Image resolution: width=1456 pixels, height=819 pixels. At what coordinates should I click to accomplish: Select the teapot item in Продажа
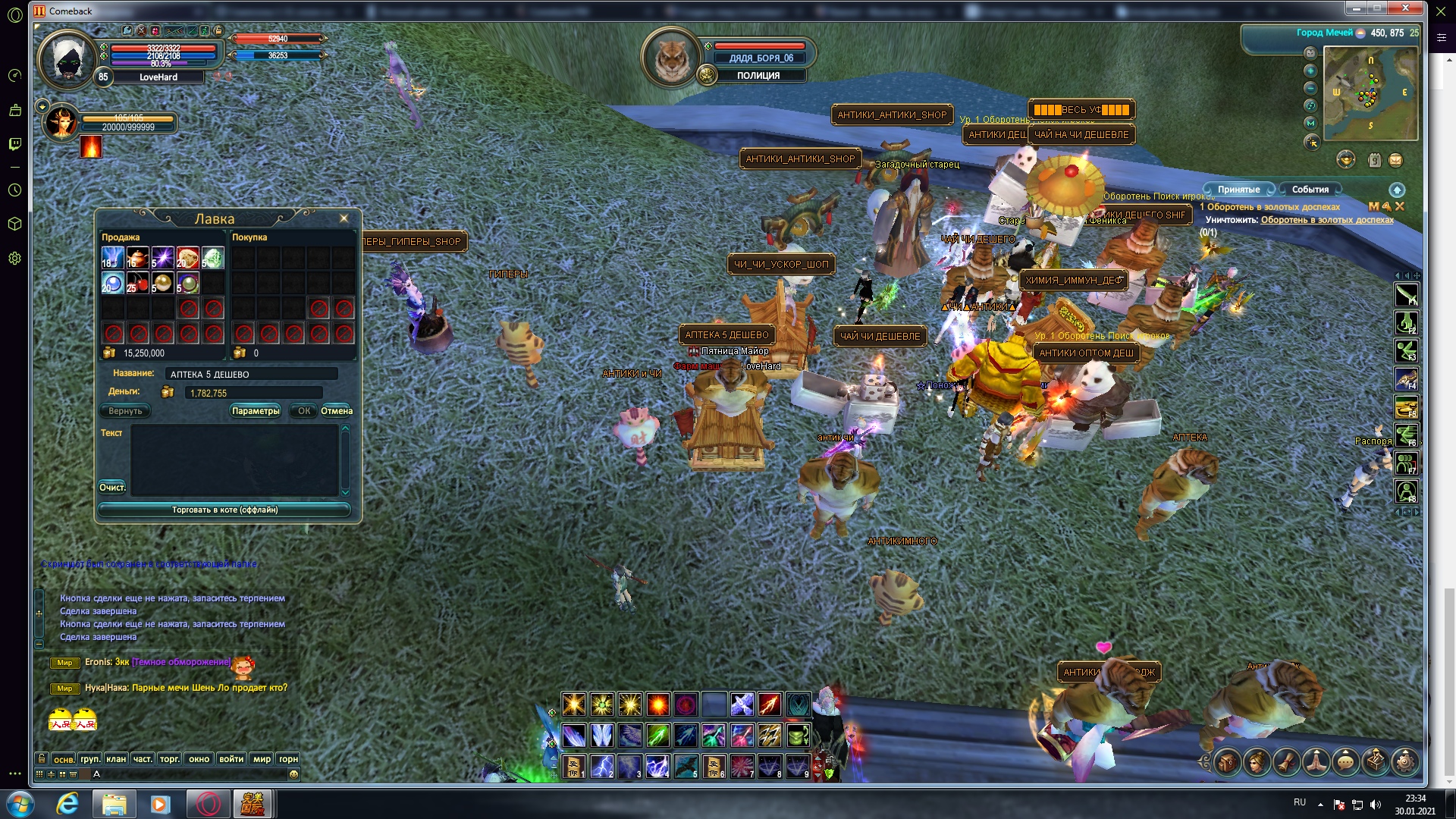click(137, 258)
